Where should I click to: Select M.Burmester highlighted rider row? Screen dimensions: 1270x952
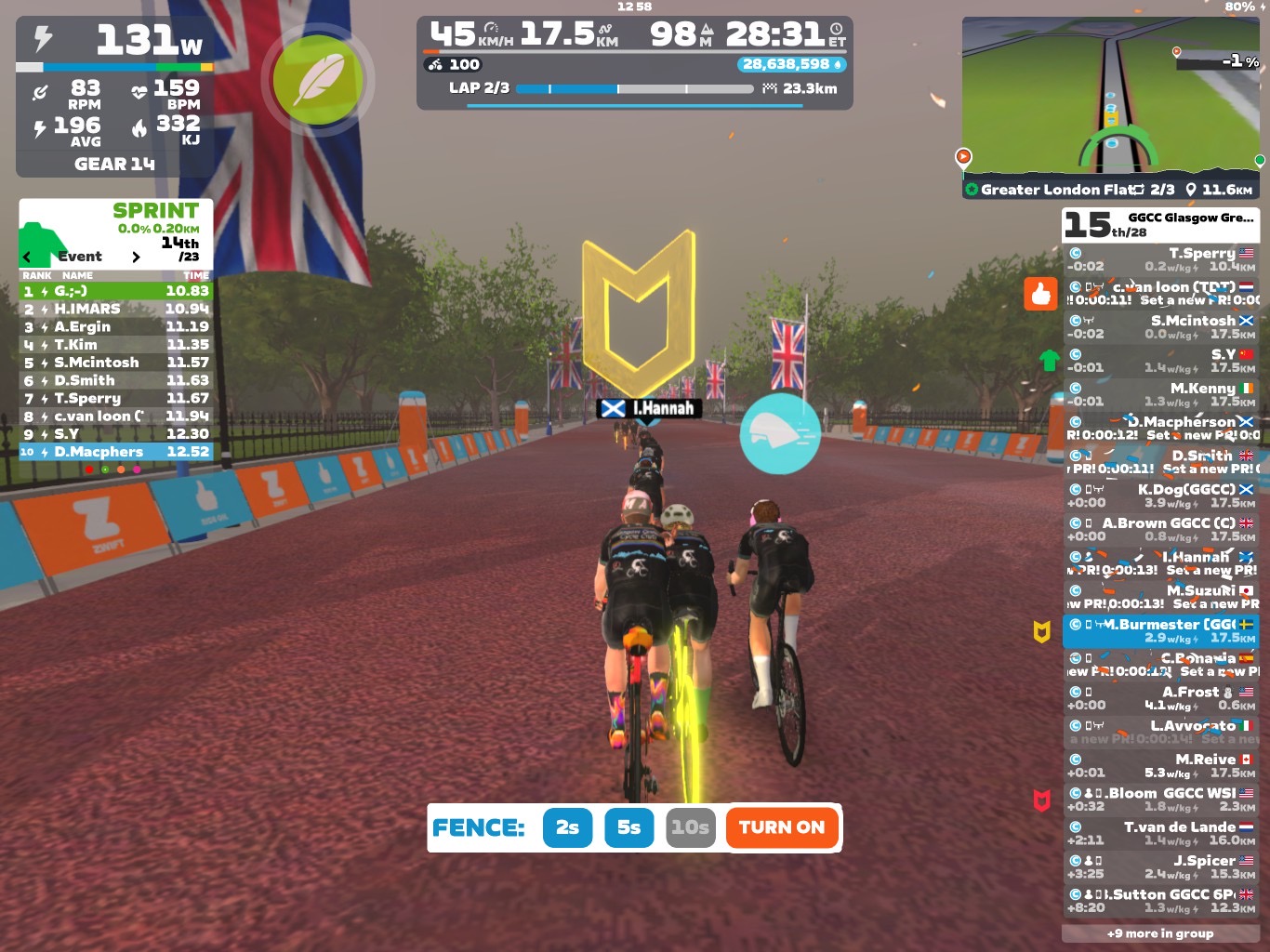(1160, 631)
